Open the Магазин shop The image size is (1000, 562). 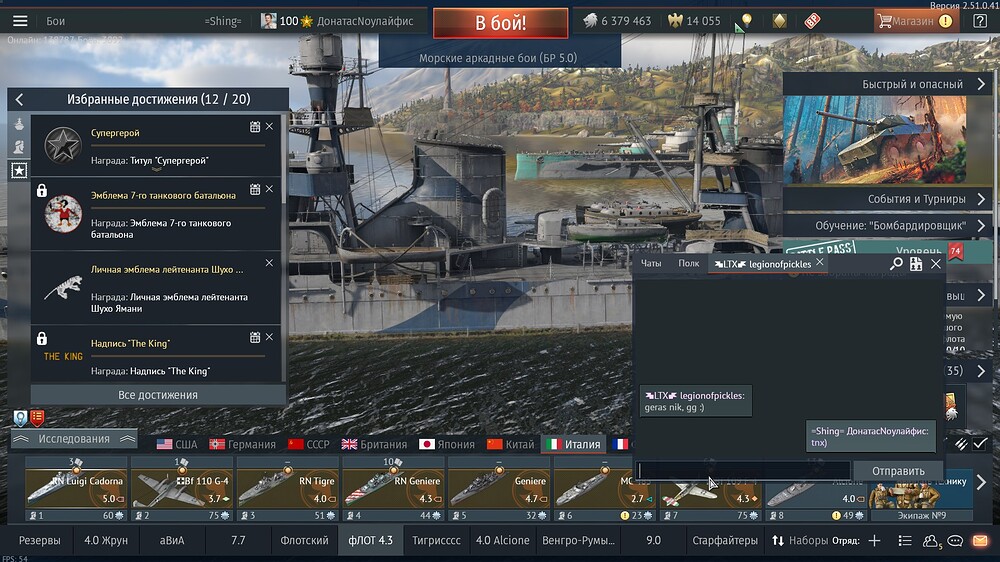(x=914, y=21)
